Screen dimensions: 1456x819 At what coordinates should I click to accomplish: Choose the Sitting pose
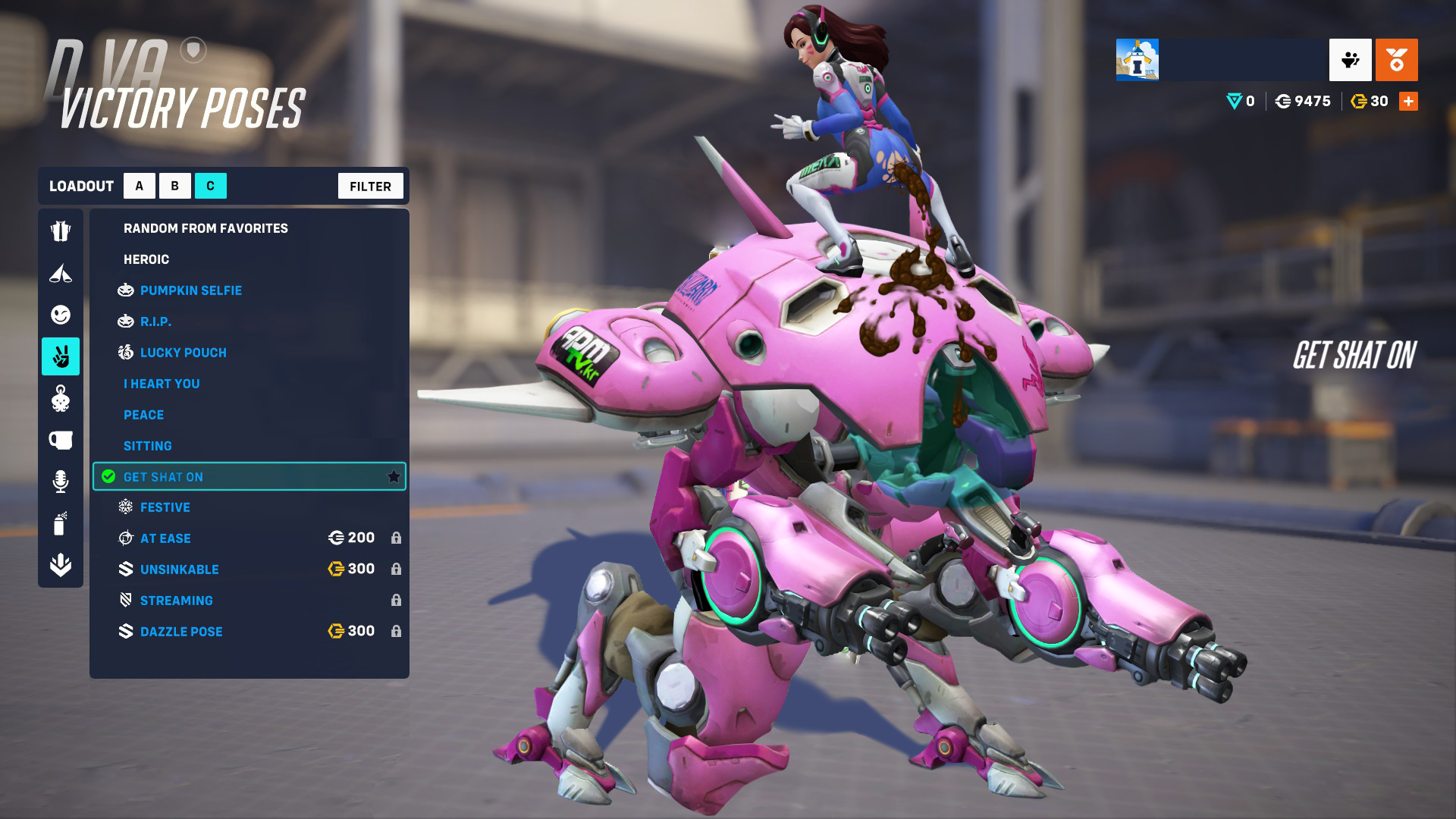pos(147,446)
